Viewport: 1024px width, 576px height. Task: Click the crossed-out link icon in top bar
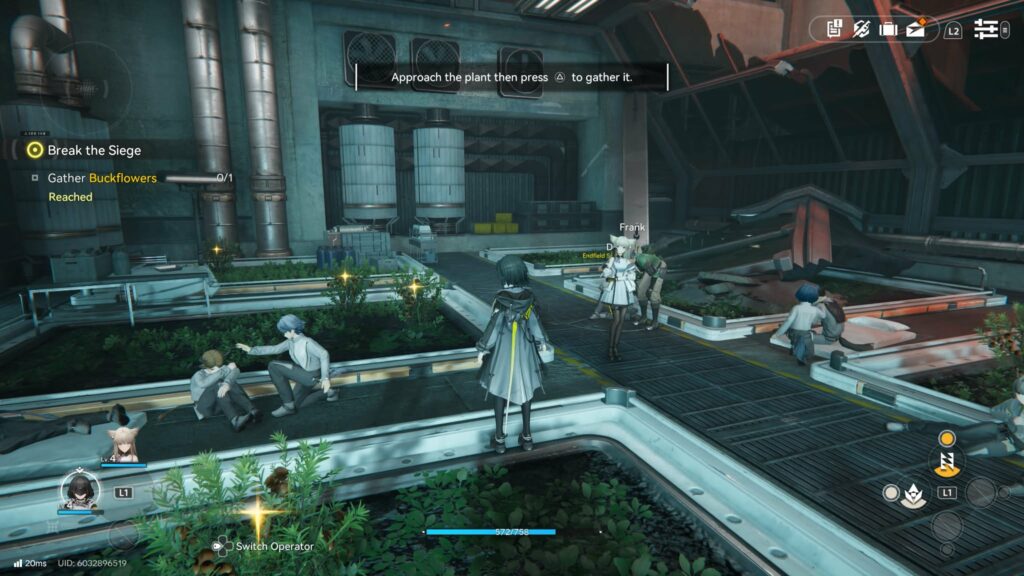[861, 30]
